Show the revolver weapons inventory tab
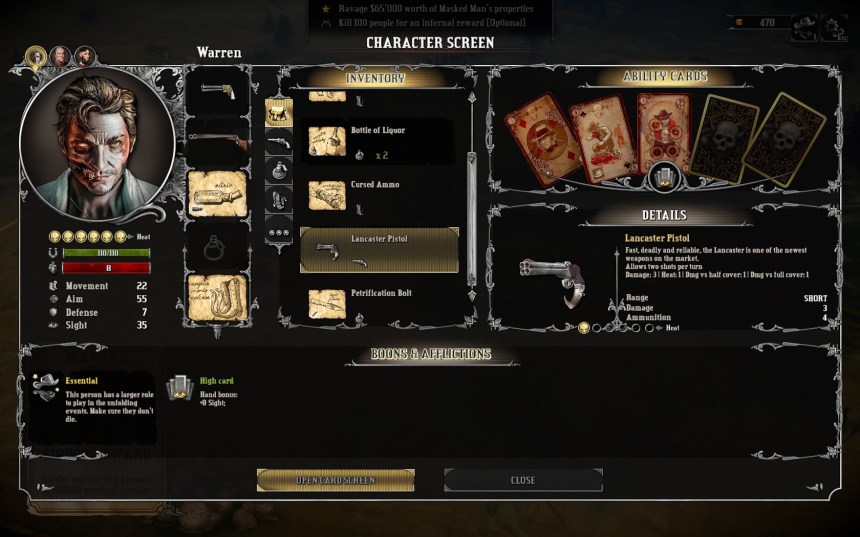This screenshot has width=860, height=537. (x=279, y=143)
